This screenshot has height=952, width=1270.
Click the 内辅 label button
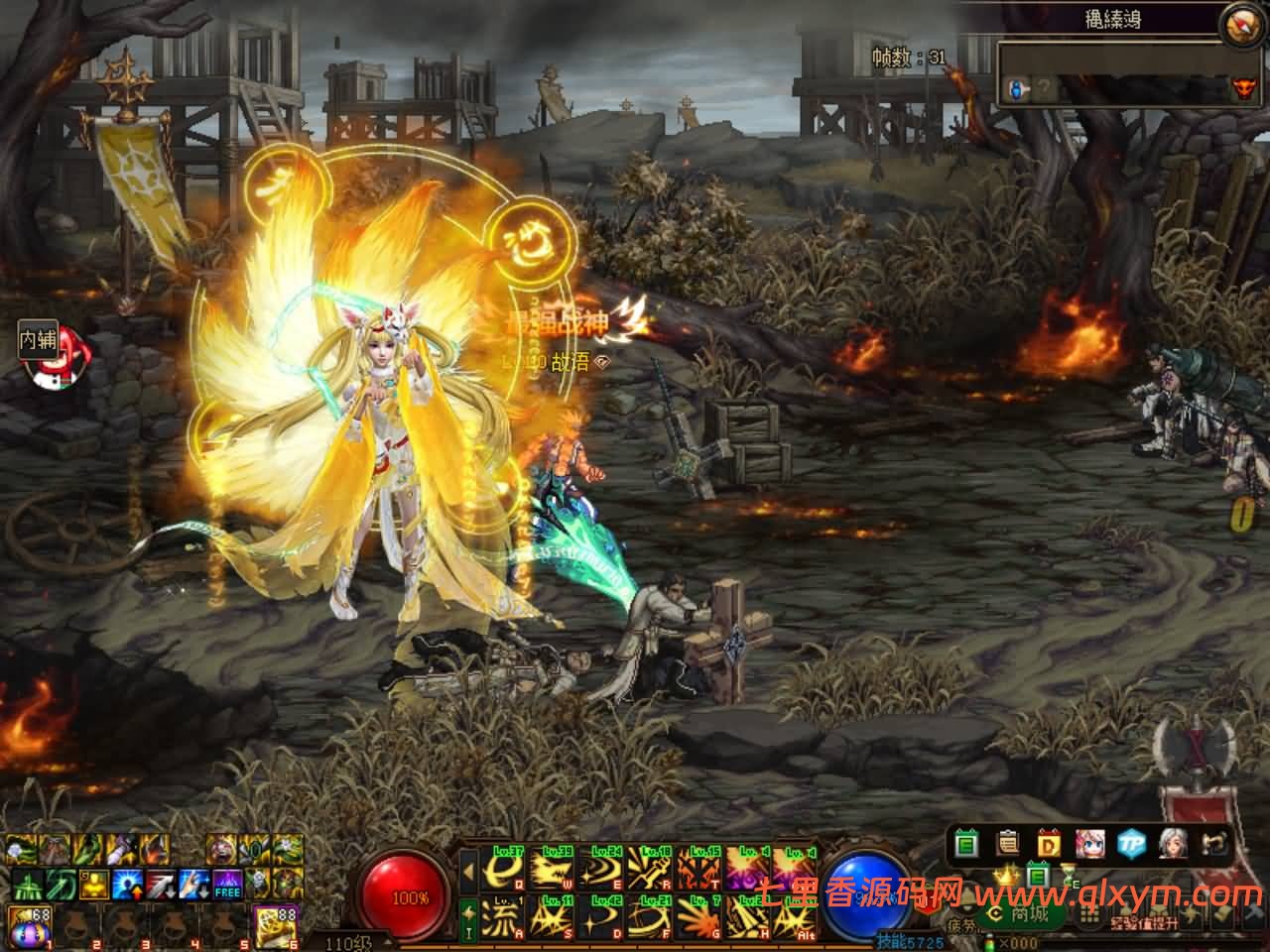(39, 340)
